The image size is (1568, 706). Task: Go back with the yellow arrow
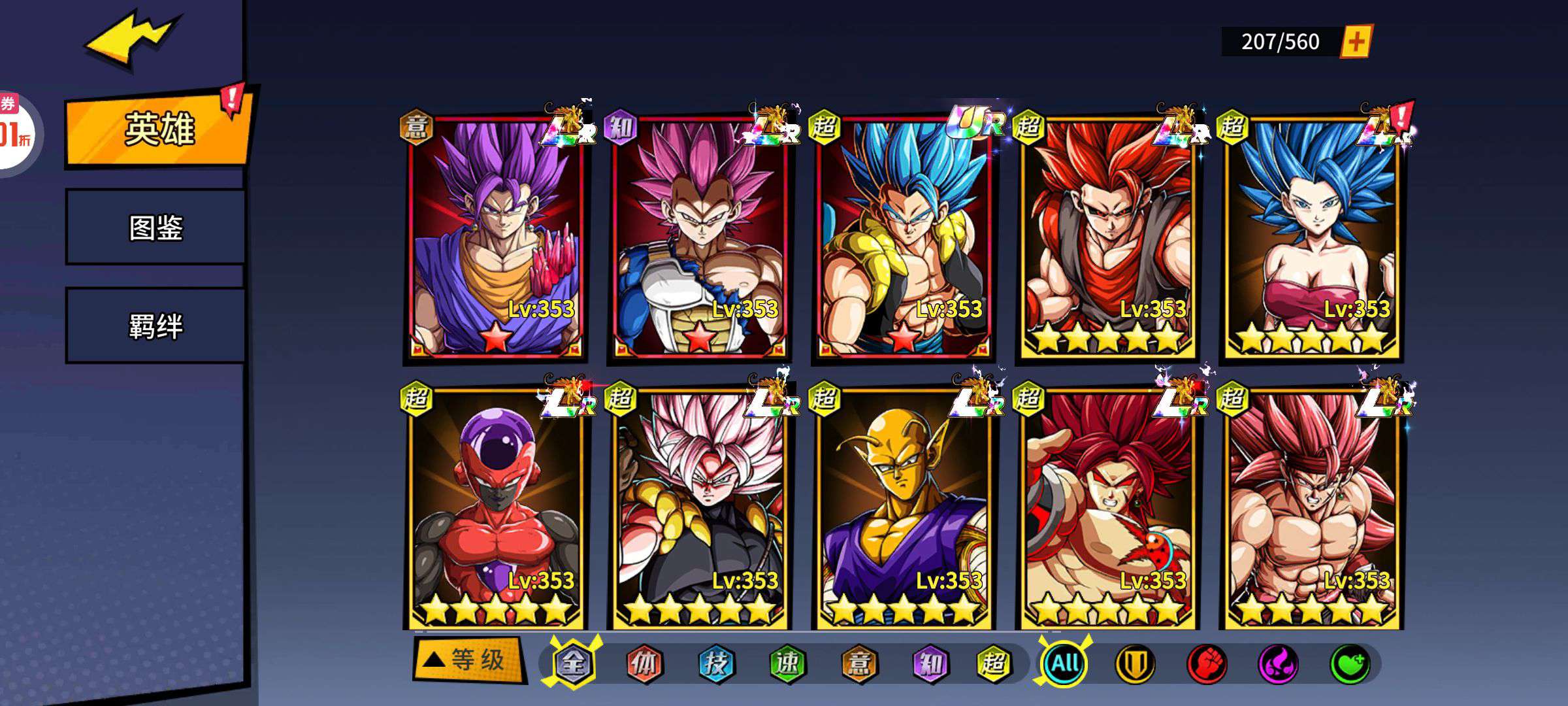tap(131, 39)
